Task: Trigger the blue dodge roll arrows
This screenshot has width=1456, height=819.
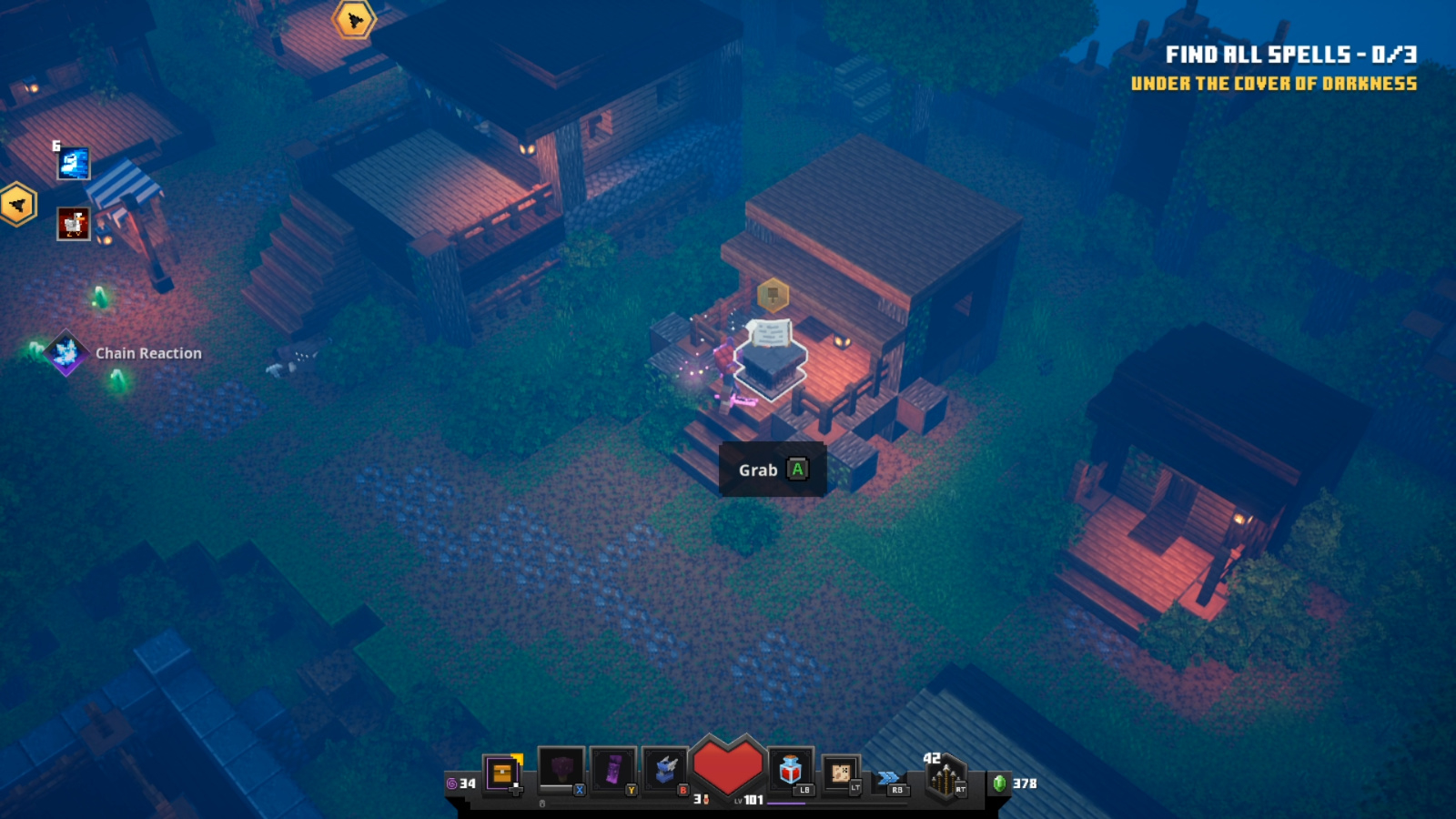Action: pyautogui.click(x=889, y=778)
